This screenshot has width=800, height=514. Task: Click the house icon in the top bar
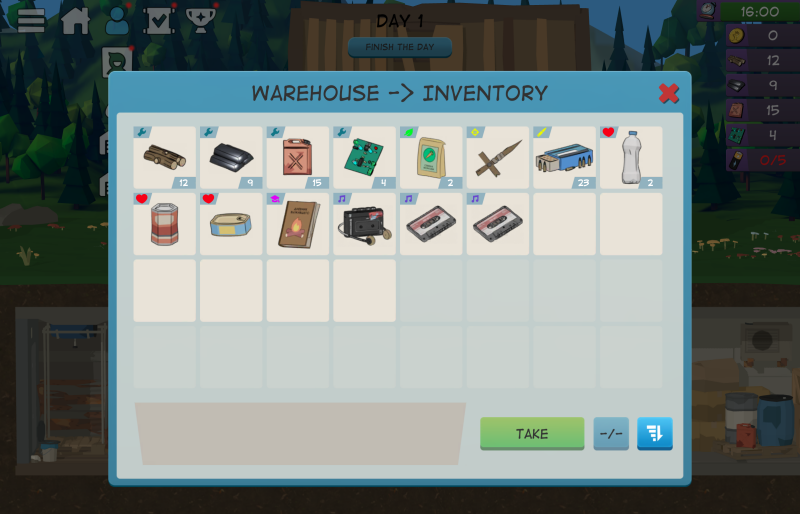75,20
